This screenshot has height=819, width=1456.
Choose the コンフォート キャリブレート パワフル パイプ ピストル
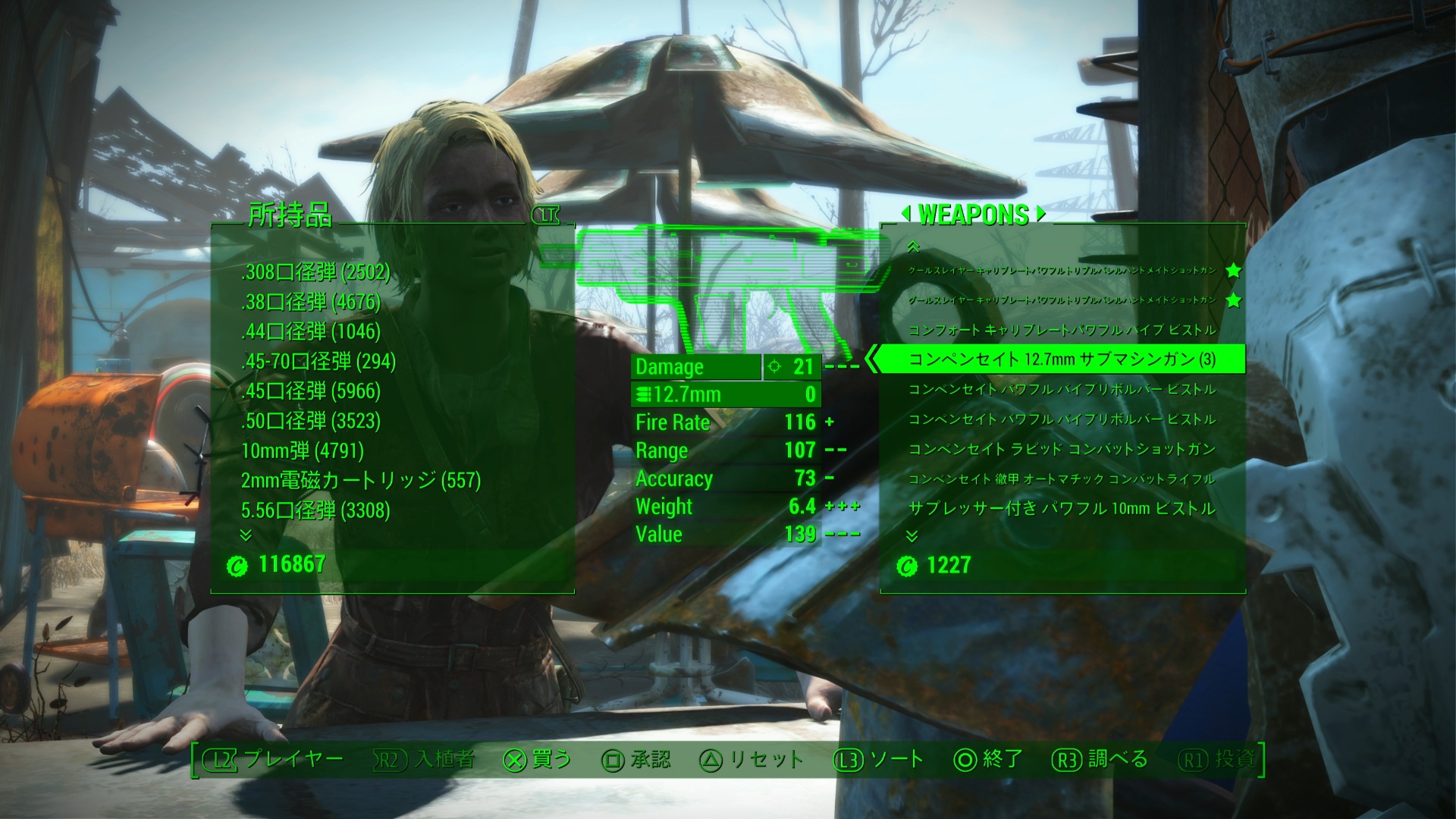[x=1062, y=330]
